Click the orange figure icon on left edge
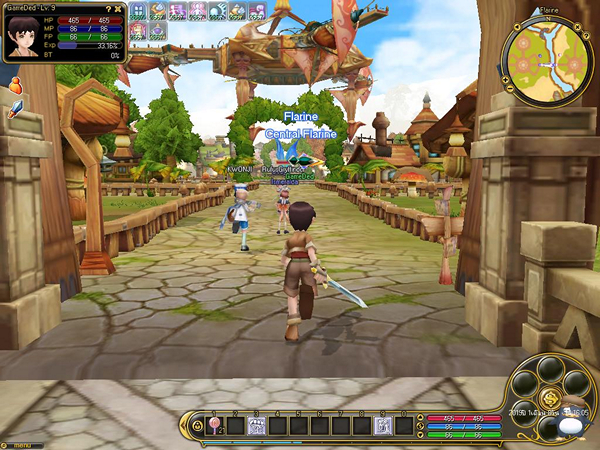The image size is (600, 450). 16,90
